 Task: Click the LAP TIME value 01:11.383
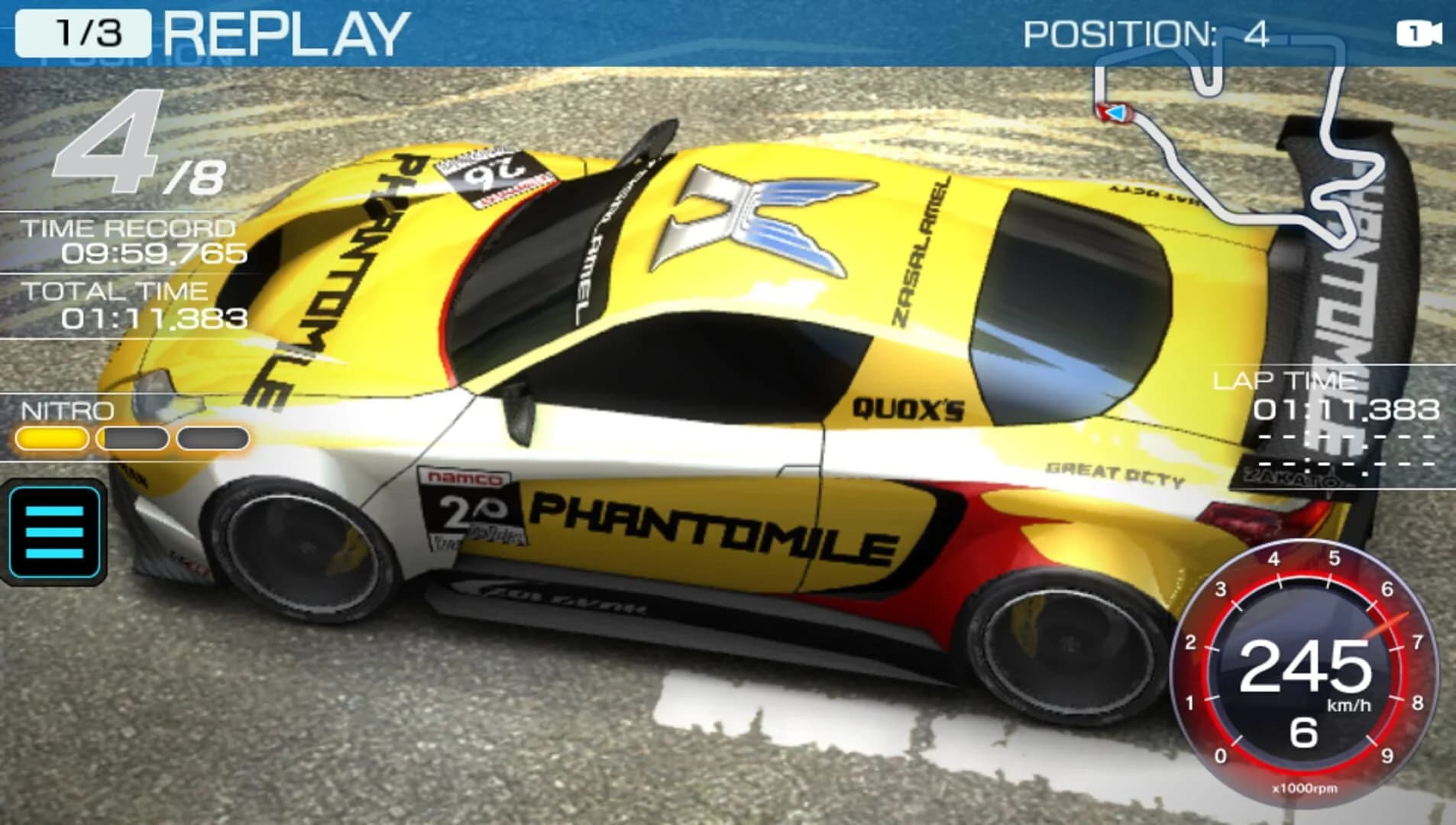click(x=1347, y=409)
